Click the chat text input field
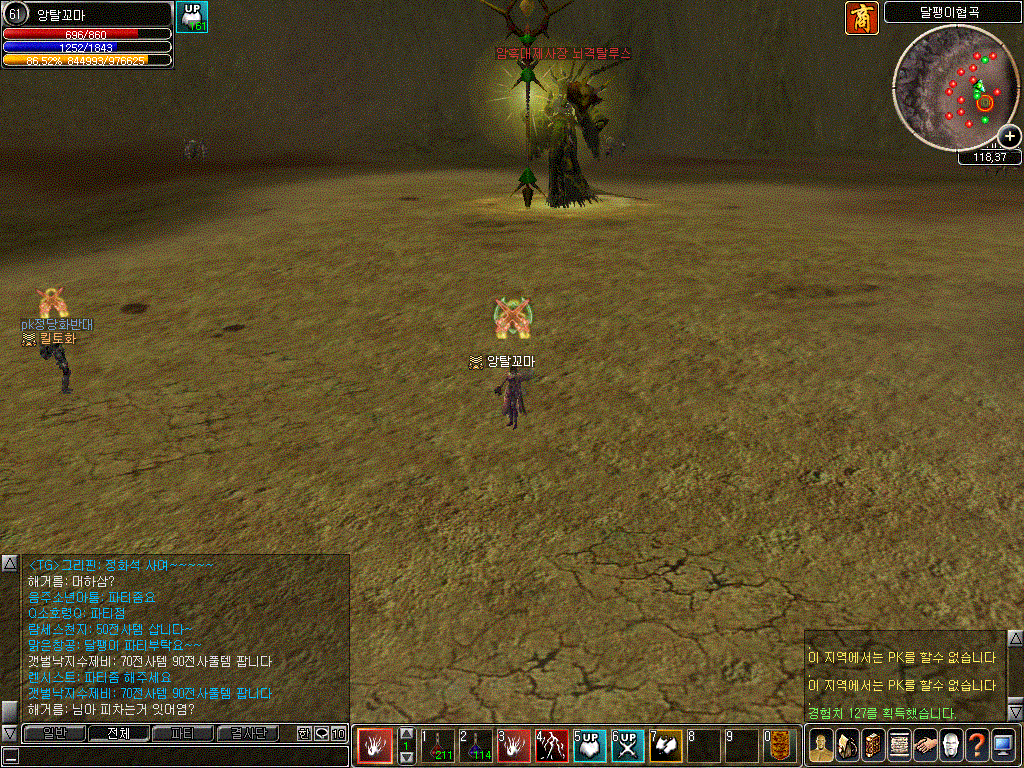The height and width of the screenshot is (768, 1024). point(175,756)
